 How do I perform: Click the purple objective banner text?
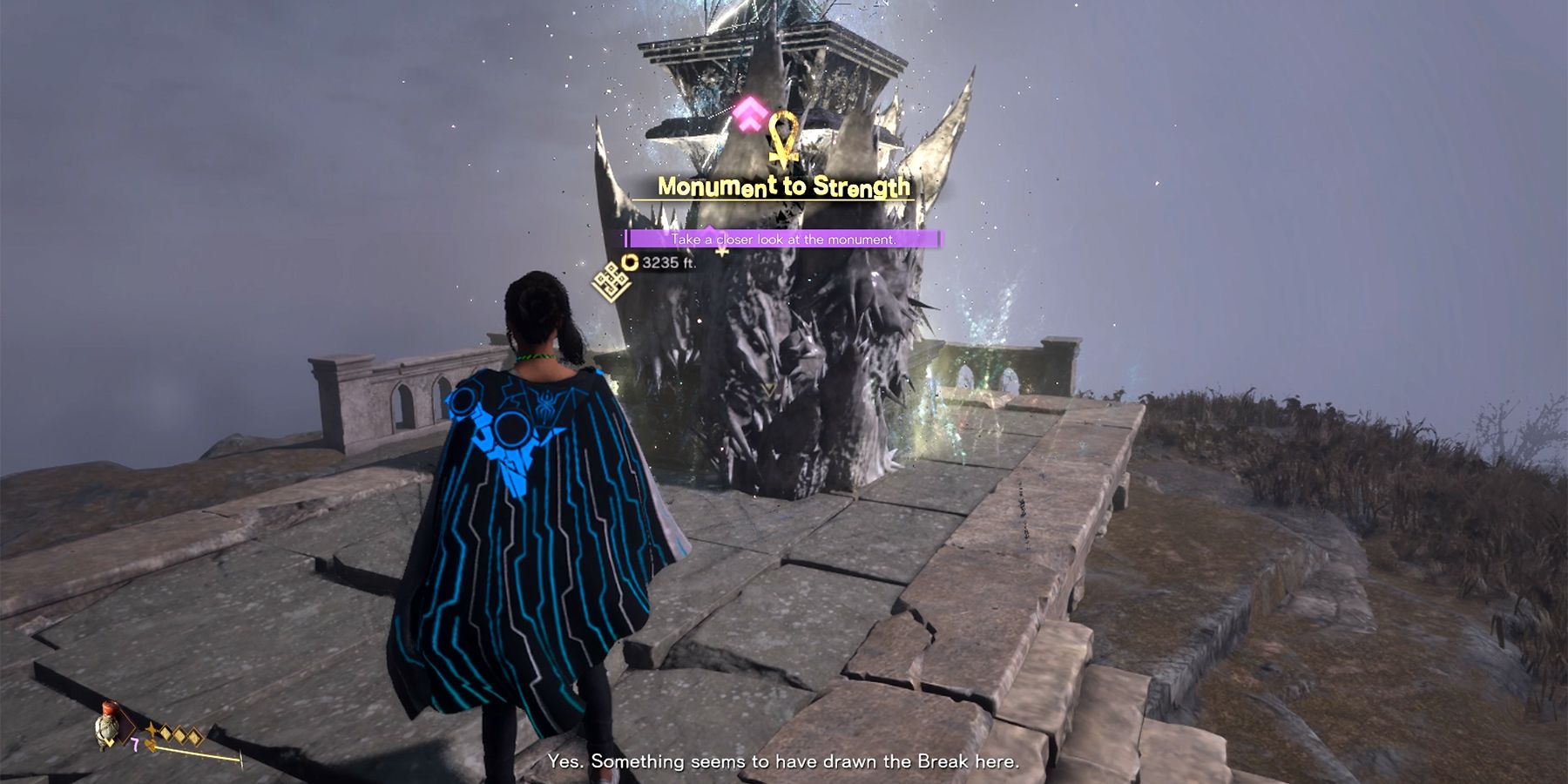[785, 239]
